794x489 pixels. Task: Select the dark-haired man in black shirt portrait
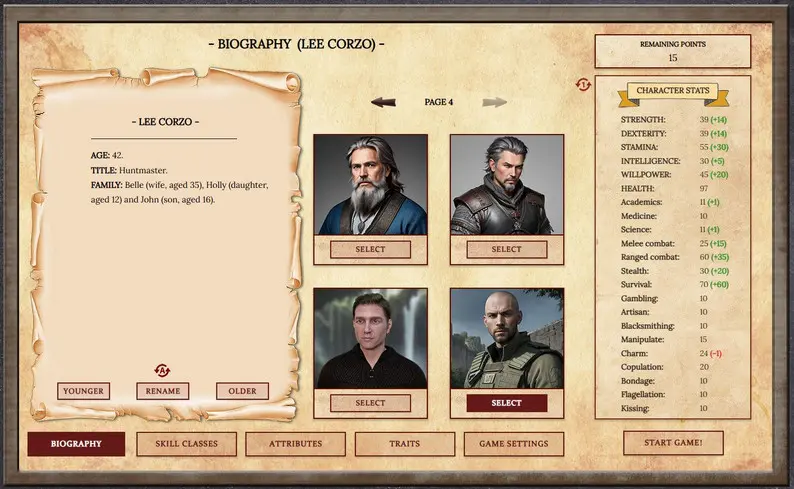coord(370,403)
